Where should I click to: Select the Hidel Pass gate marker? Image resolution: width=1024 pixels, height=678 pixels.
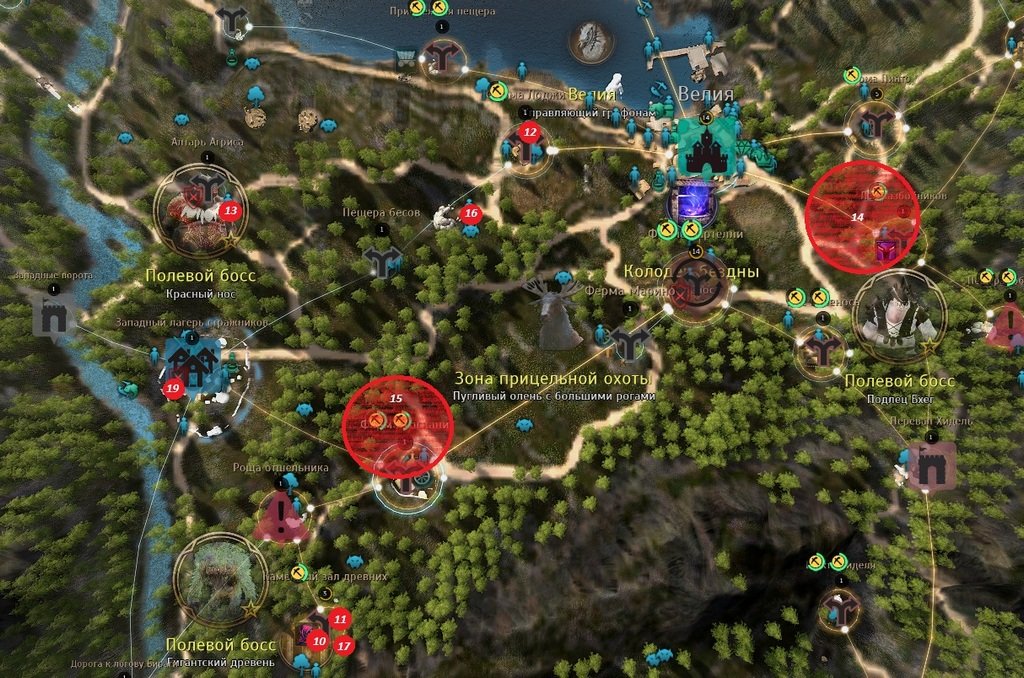click(931, 465)
